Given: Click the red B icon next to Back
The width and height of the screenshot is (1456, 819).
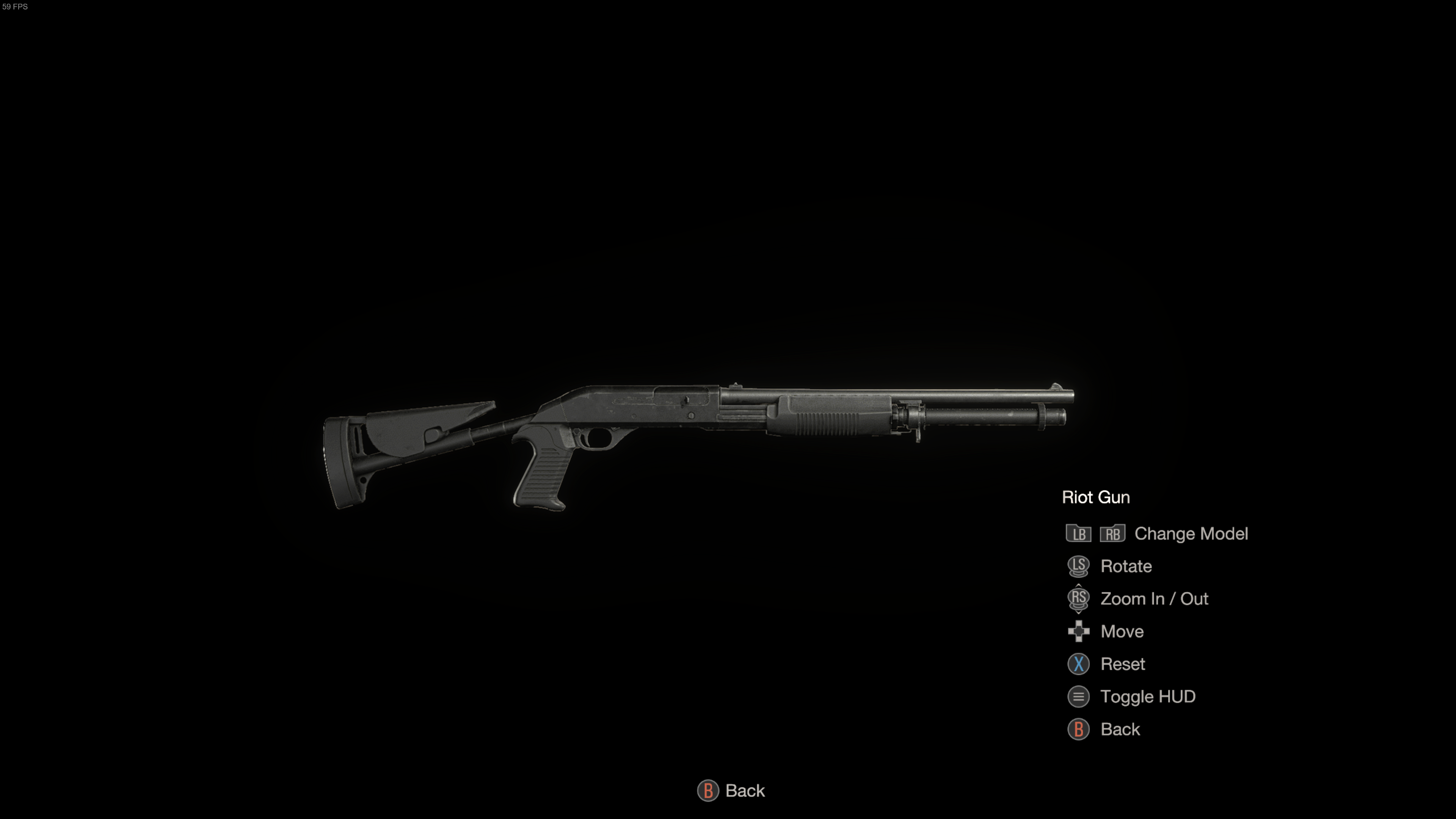Looking at the screenshot, I should click(1078, 729).
